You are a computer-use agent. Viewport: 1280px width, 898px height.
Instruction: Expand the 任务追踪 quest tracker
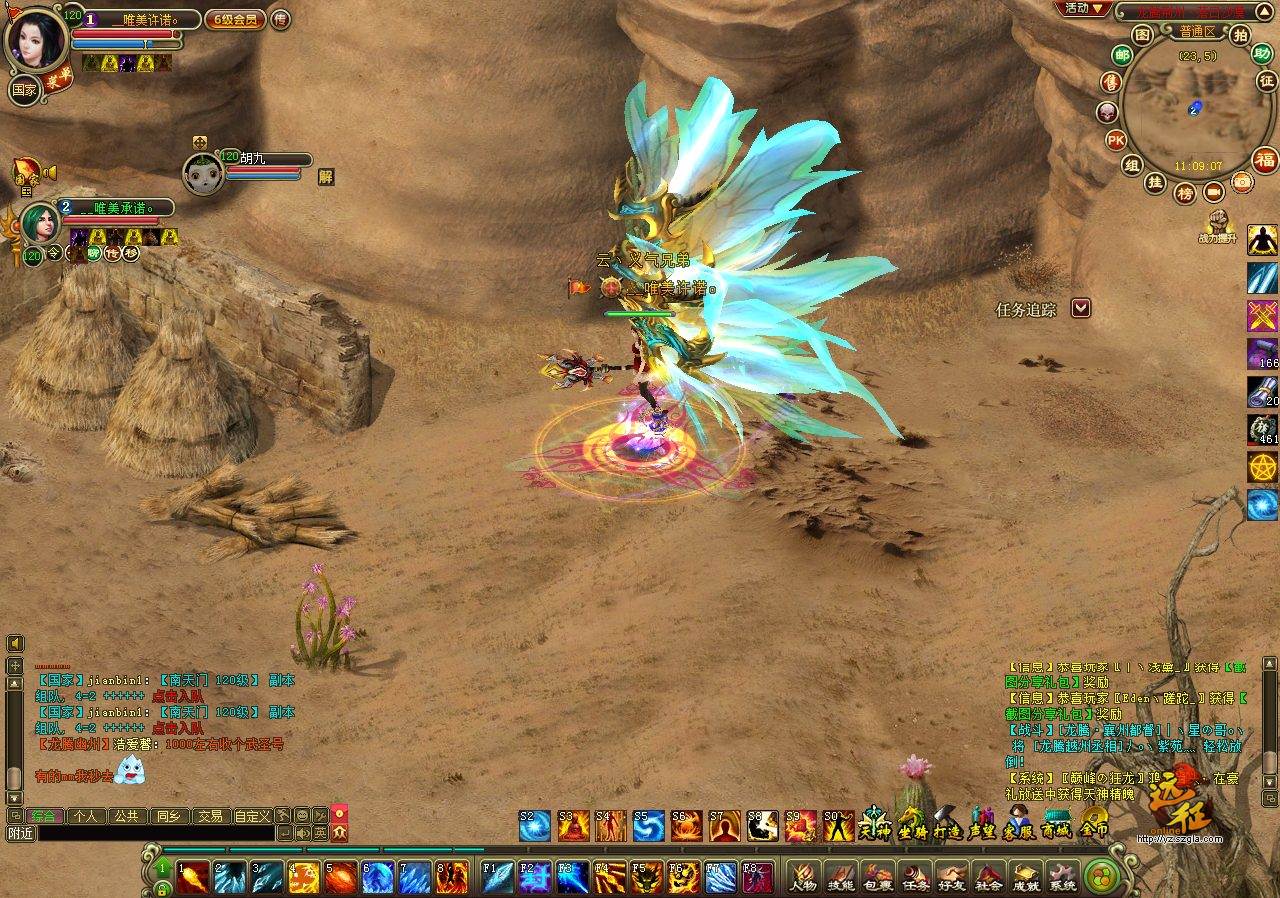coord(1080,308)
